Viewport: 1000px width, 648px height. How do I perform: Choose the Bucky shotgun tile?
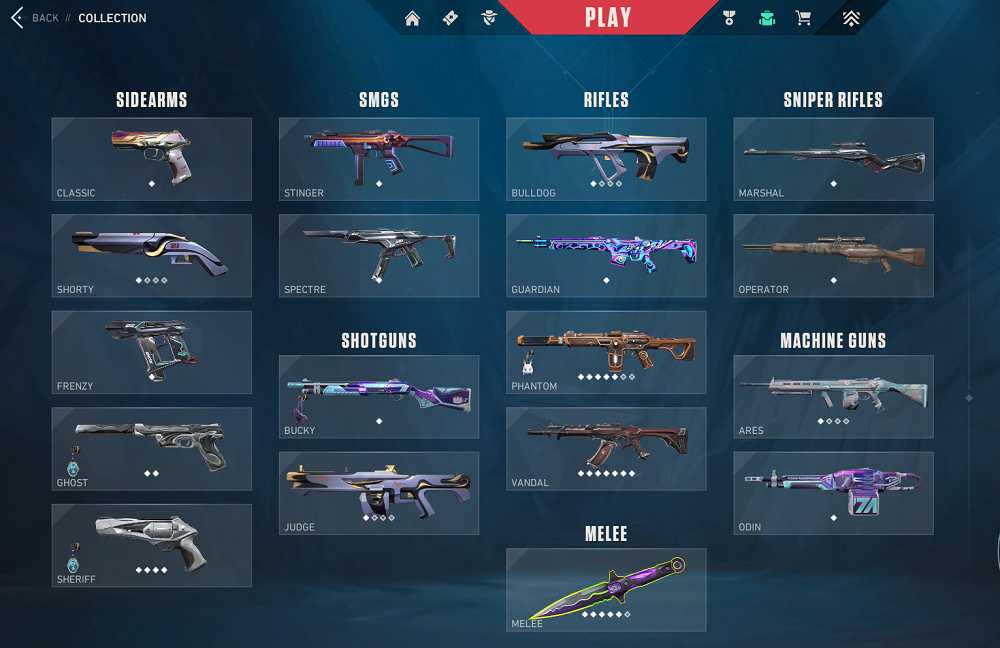pyautogui.click(x=379, y=397)
